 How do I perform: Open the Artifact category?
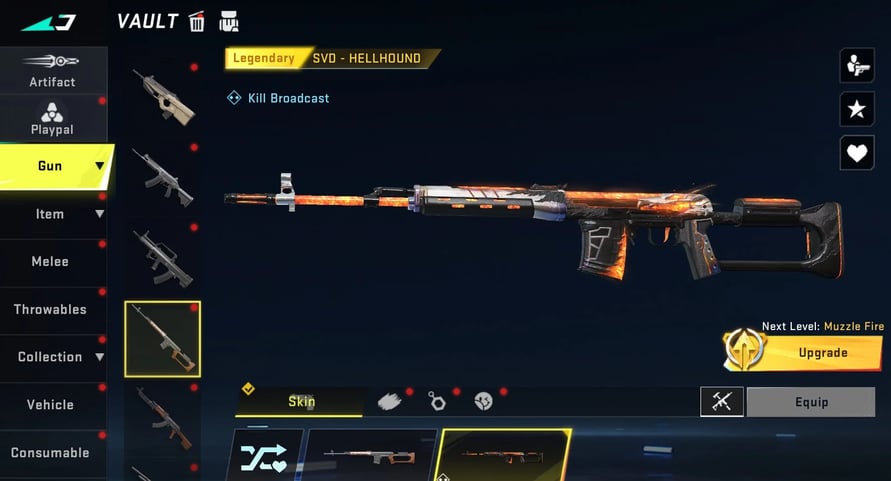pos(52,69)
